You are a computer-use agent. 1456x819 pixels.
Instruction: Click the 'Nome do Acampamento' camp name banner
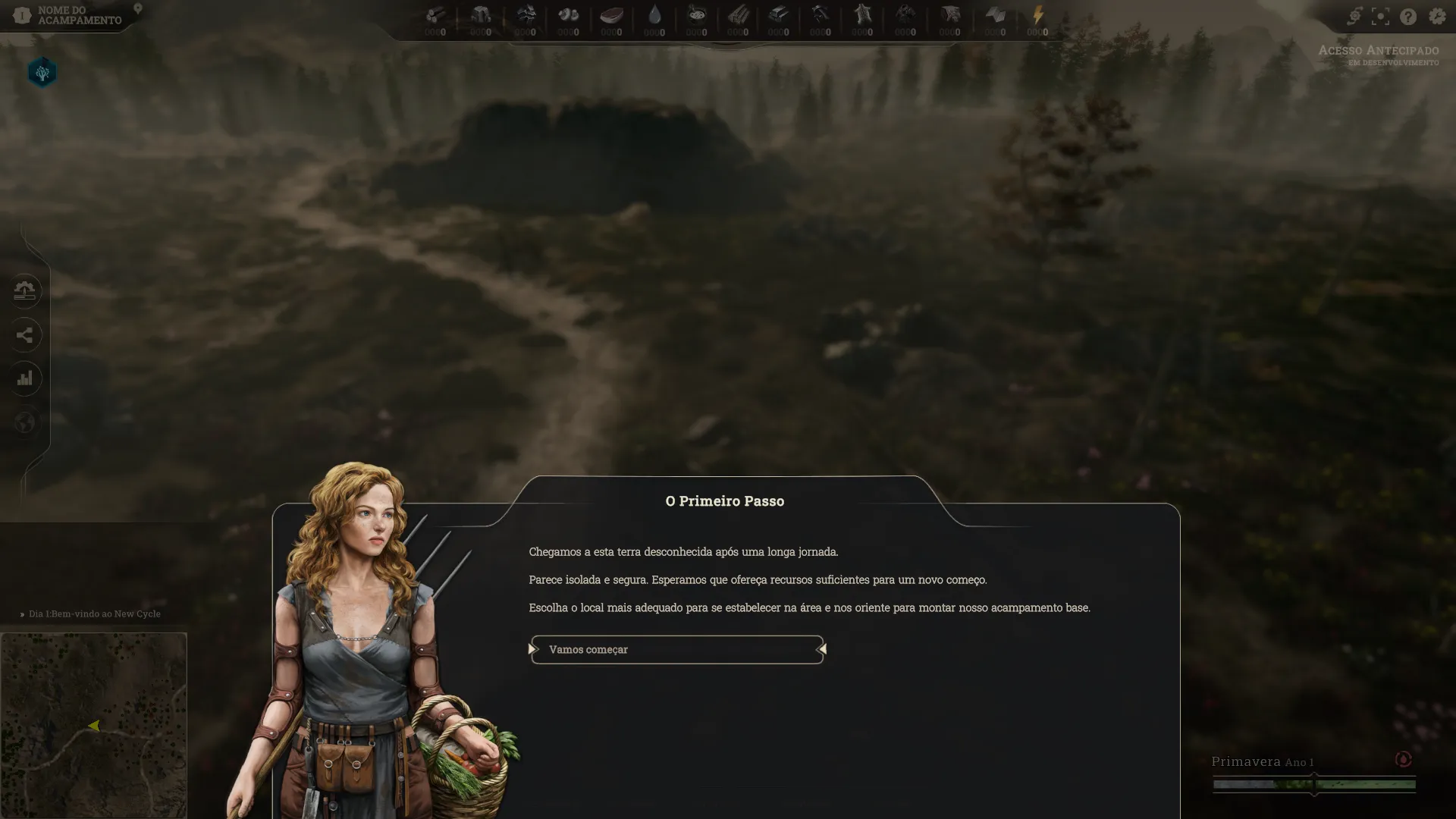tap(79, 15)
